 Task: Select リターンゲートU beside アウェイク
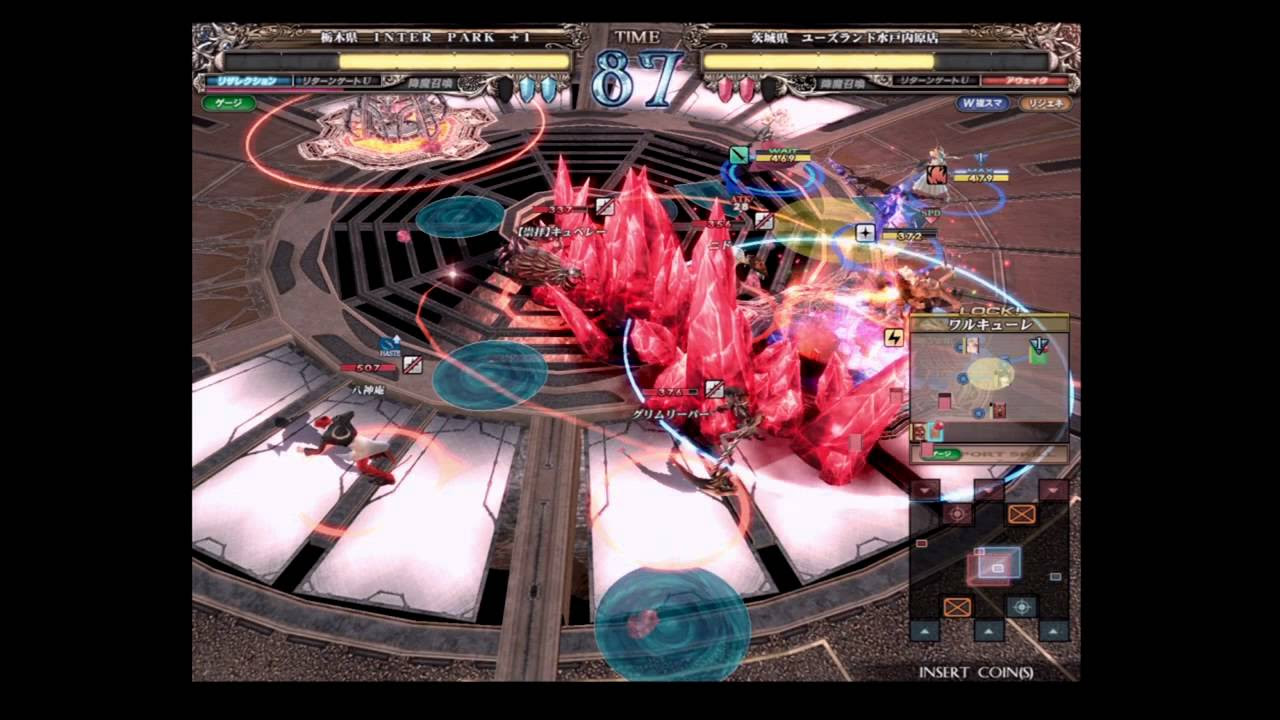click(x=935, y=80)
